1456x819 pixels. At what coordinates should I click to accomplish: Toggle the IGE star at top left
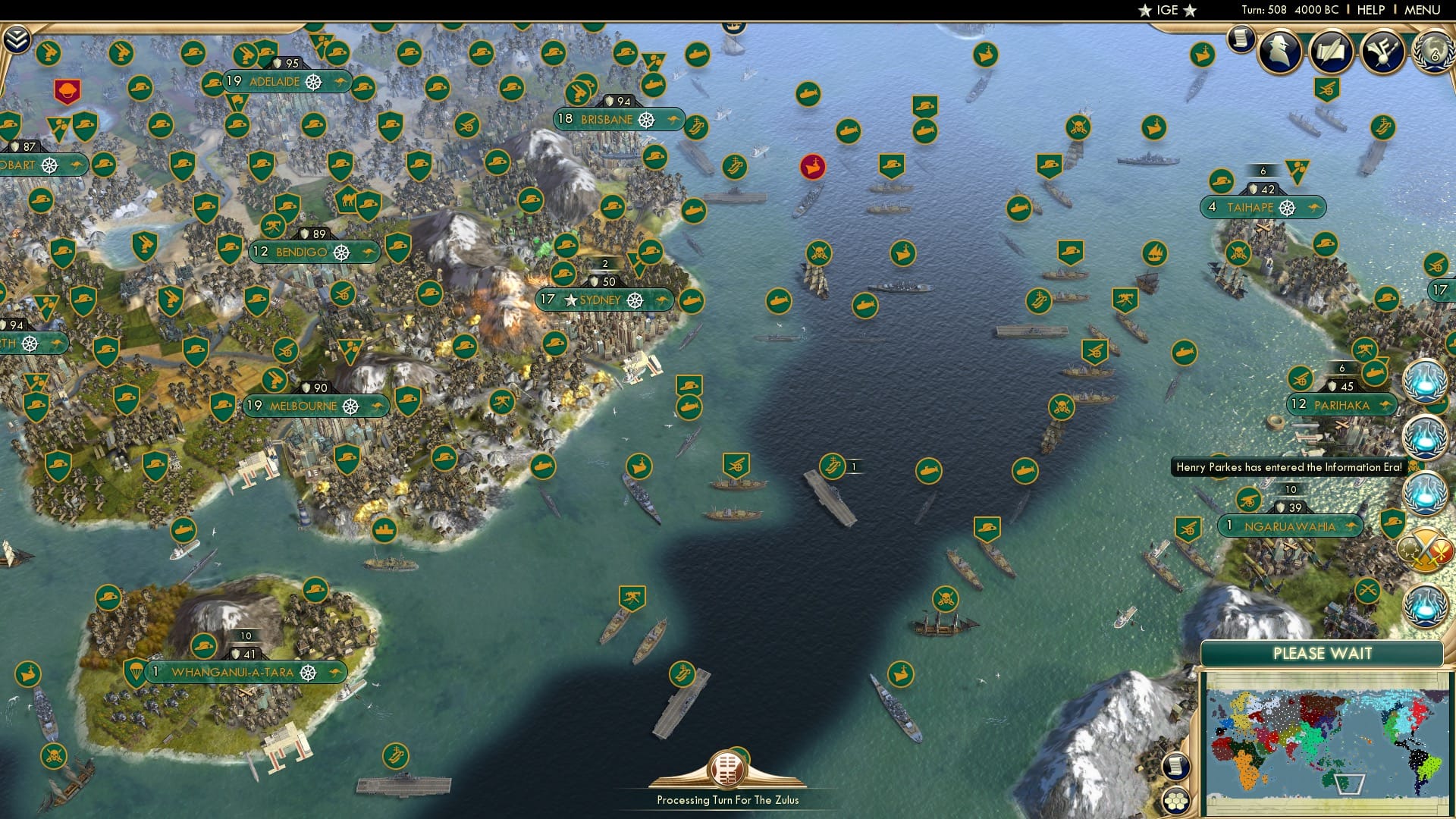[x=1144, y=11]
